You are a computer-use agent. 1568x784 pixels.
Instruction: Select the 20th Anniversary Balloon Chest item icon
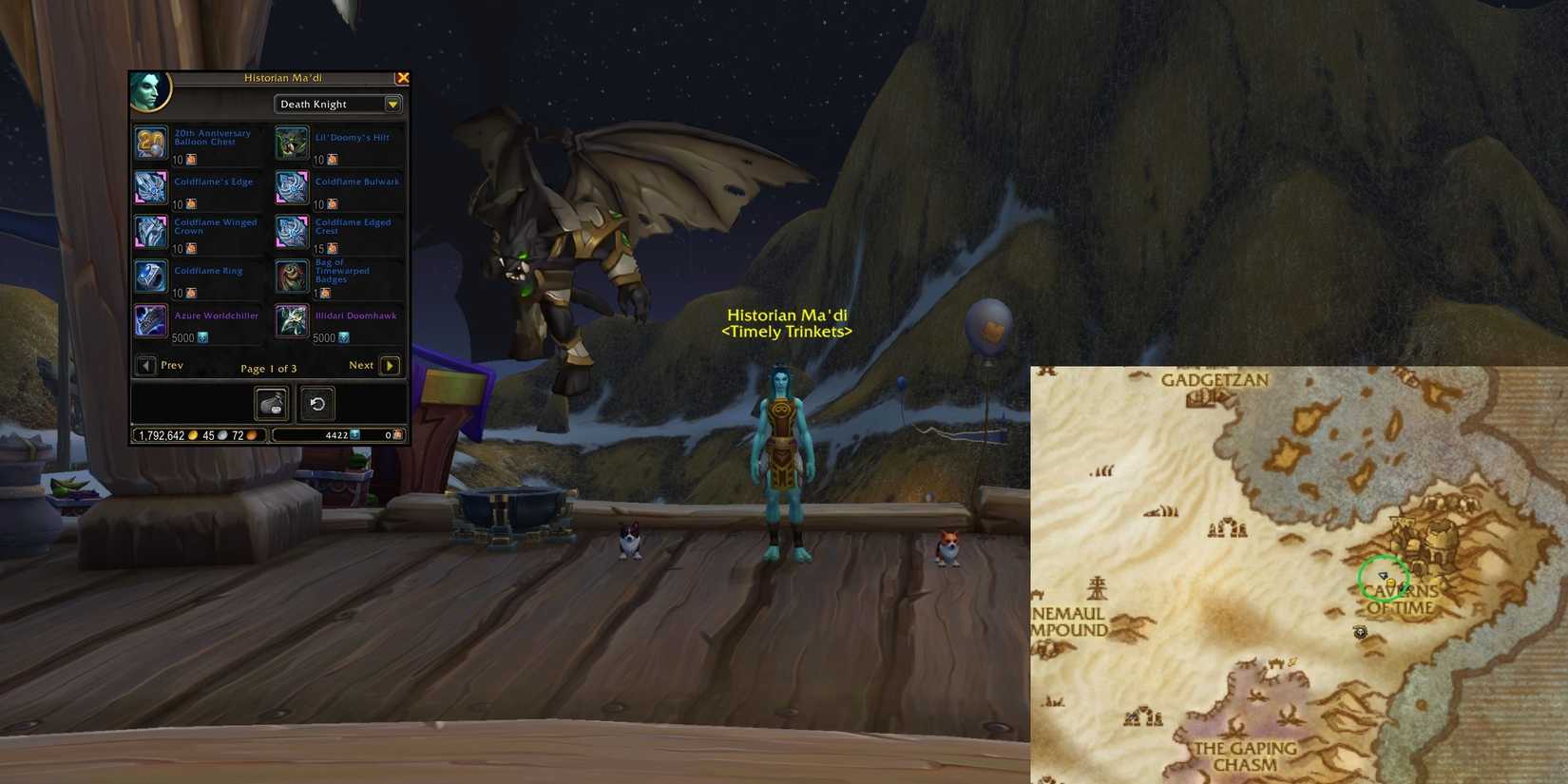[x=150, y=141]
